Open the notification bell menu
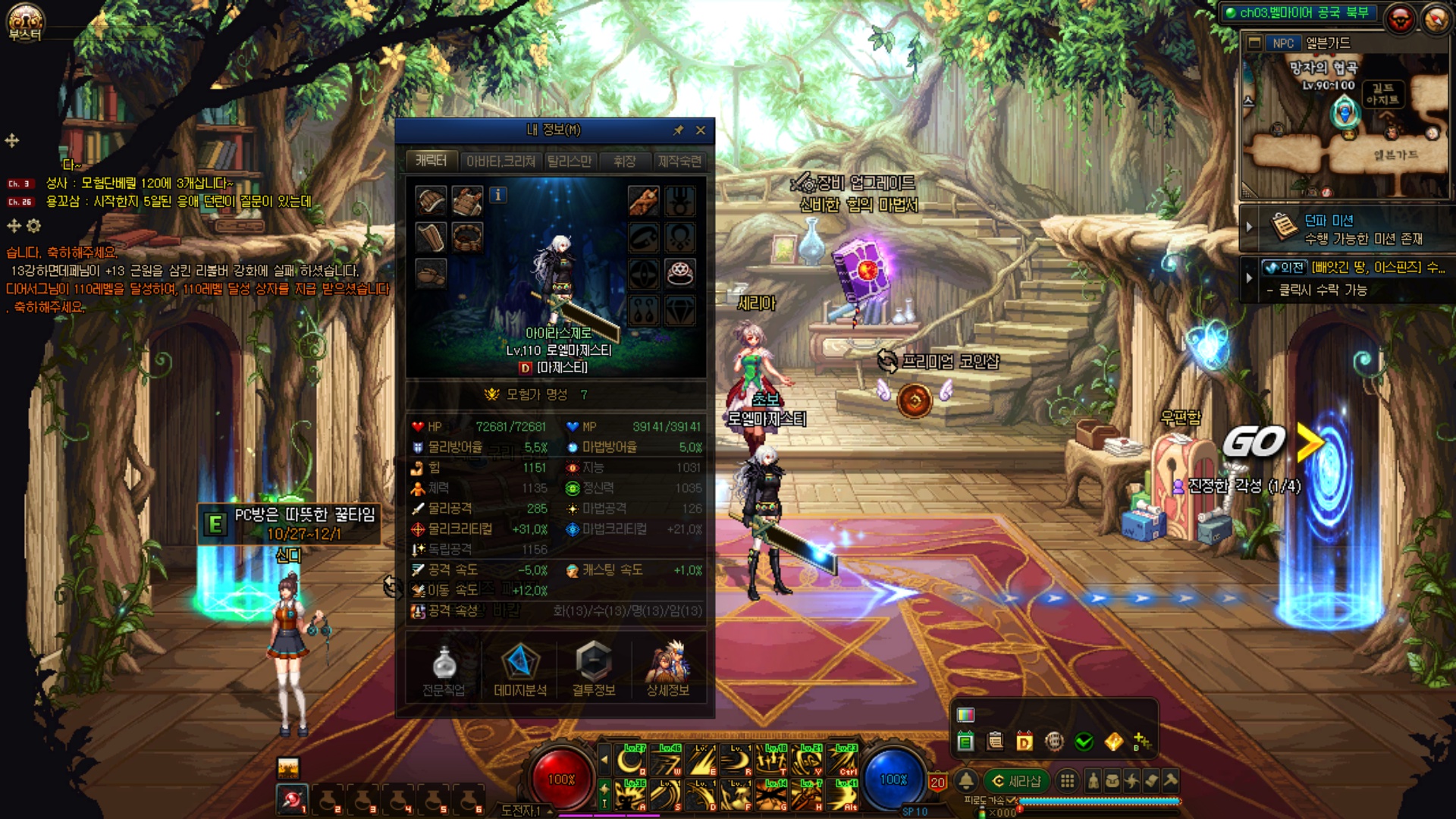 (966, 781)
